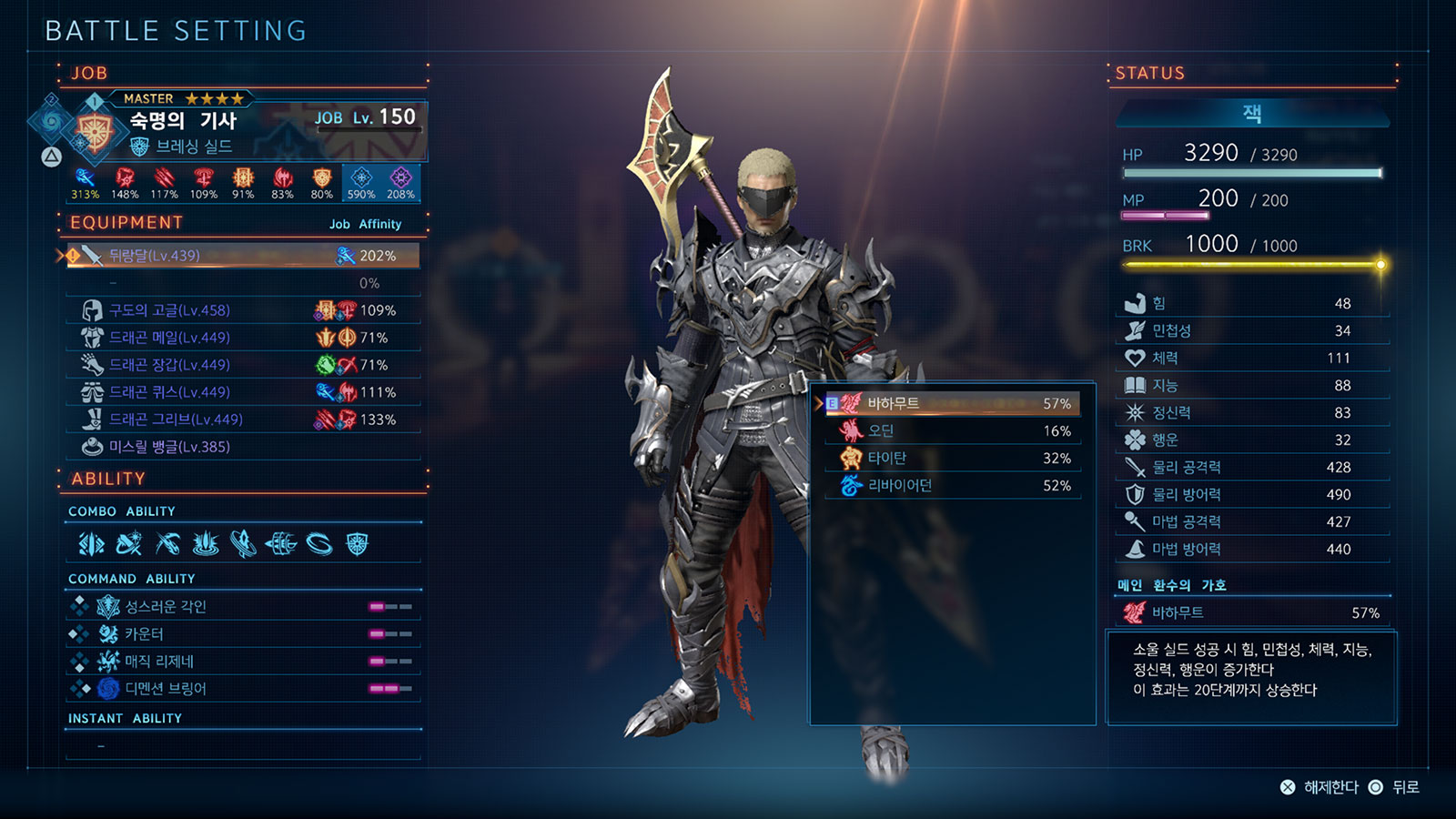Screen dimensions: 1456x819
Task: Choose 리바이어던 from the summon list
Action: tap(953, 485)
